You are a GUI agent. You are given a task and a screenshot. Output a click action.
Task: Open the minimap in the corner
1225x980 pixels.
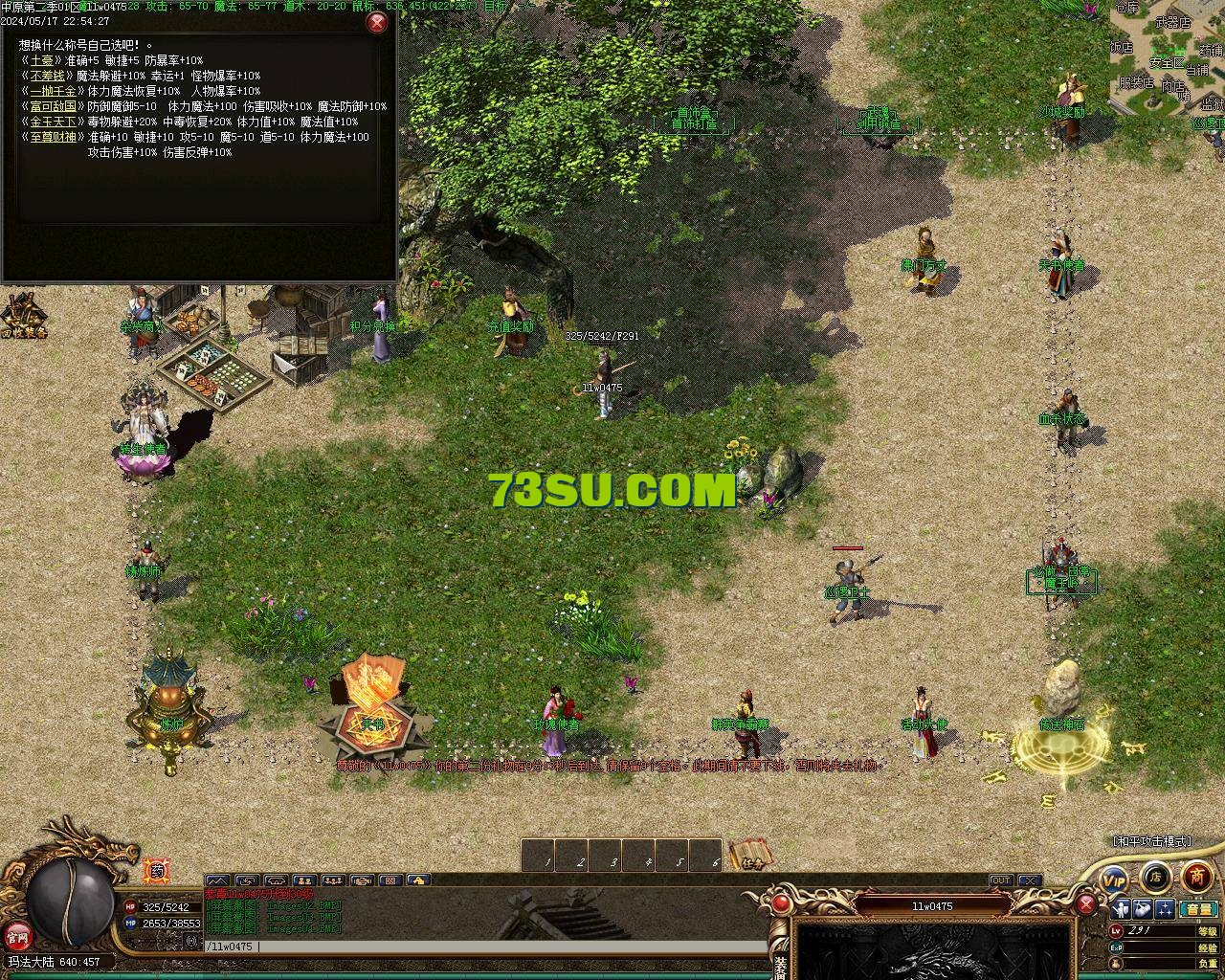click(x=1168, y=57)
